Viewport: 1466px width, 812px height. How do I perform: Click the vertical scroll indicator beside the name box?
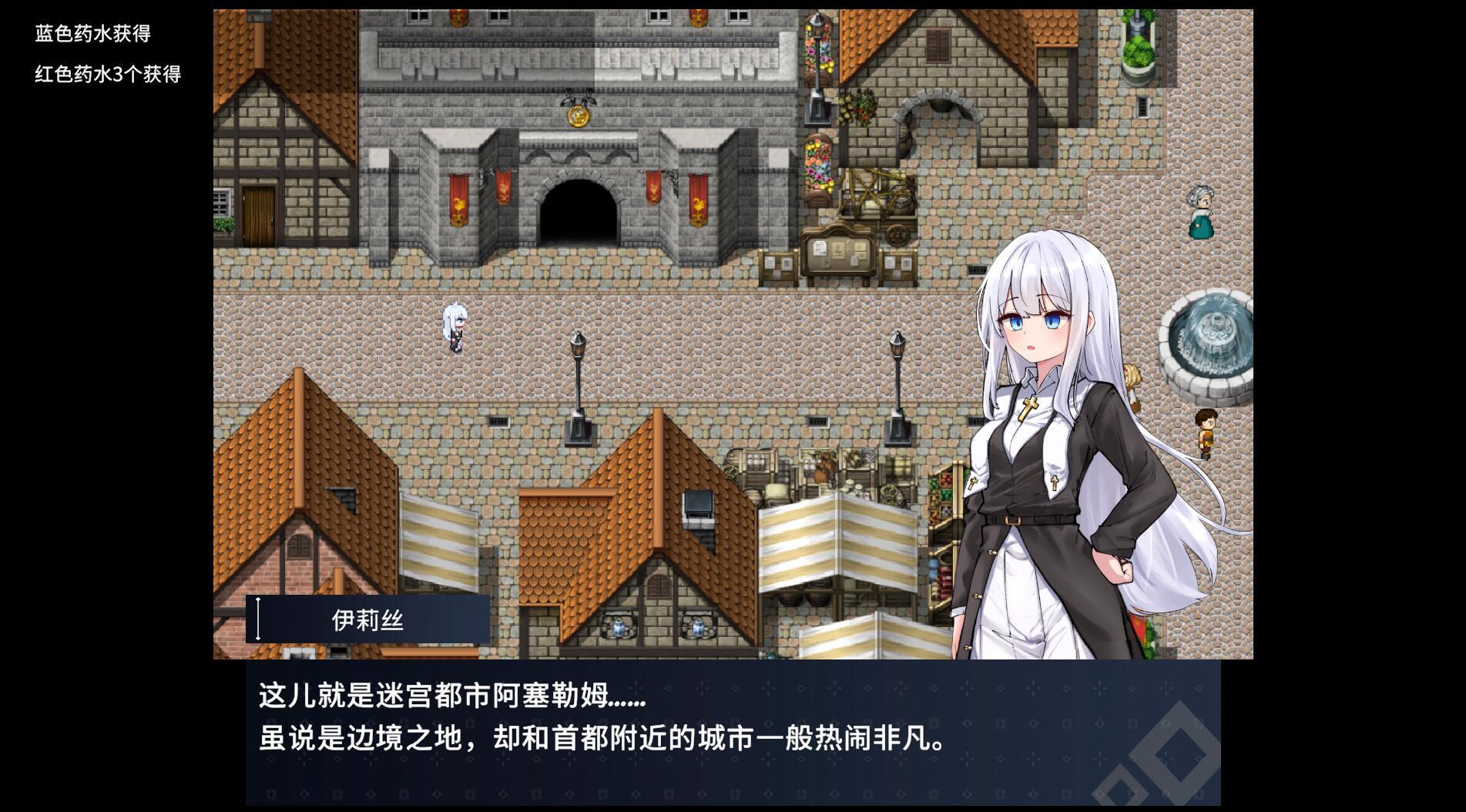tap(257, 616)
